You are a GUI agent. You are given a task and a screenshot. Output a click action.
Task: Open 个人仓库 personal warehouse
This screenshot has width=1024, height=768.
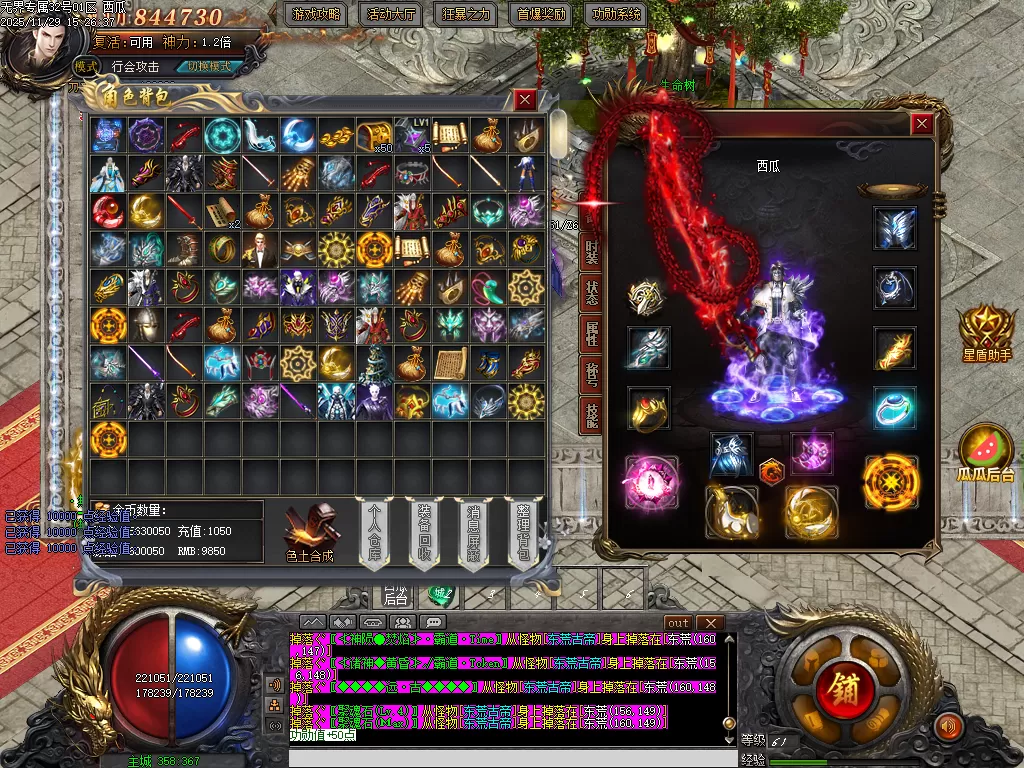tap(375, 531)
